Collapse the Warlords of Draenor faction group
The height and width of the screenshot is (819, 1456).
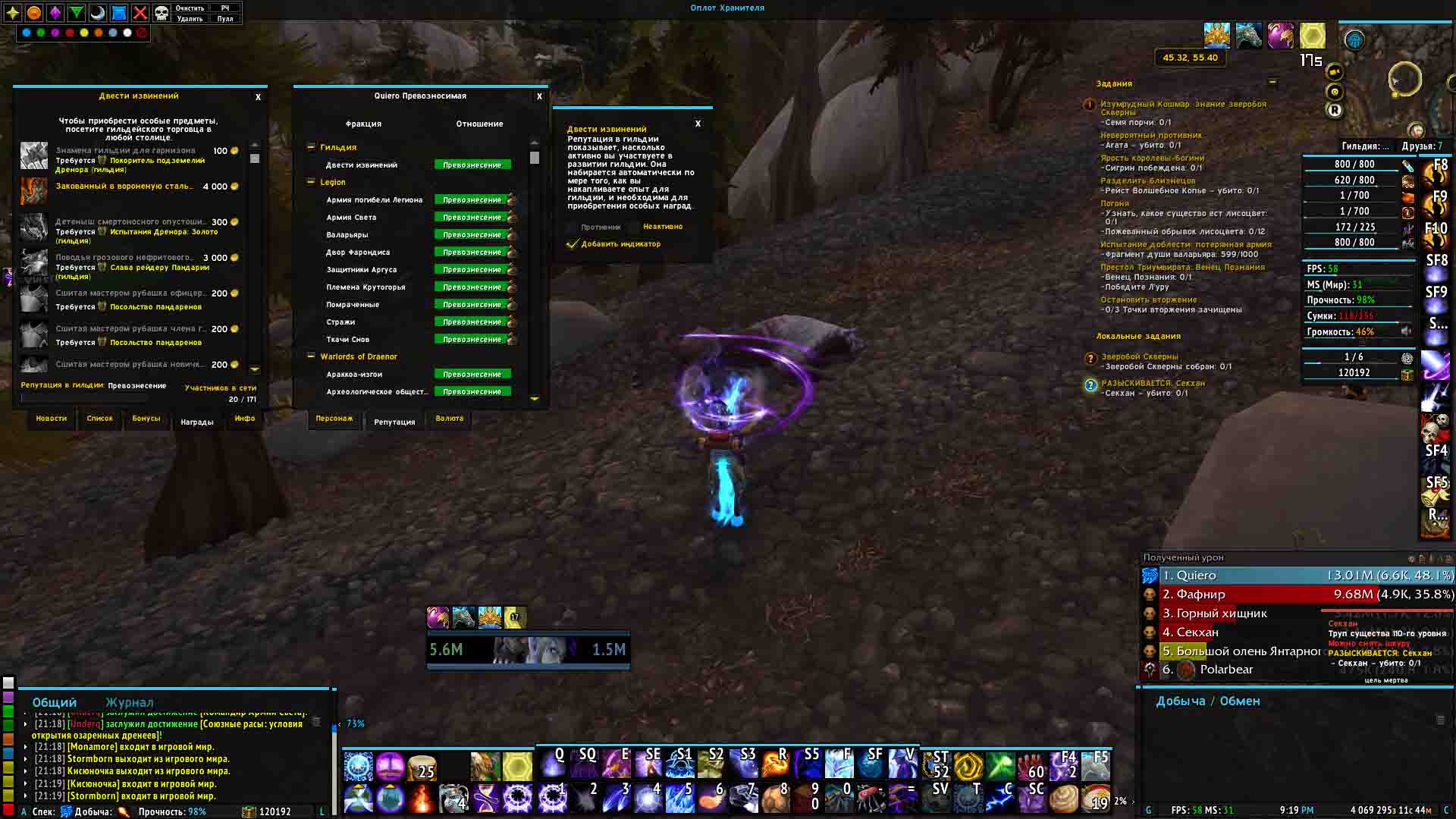[311, 356]
